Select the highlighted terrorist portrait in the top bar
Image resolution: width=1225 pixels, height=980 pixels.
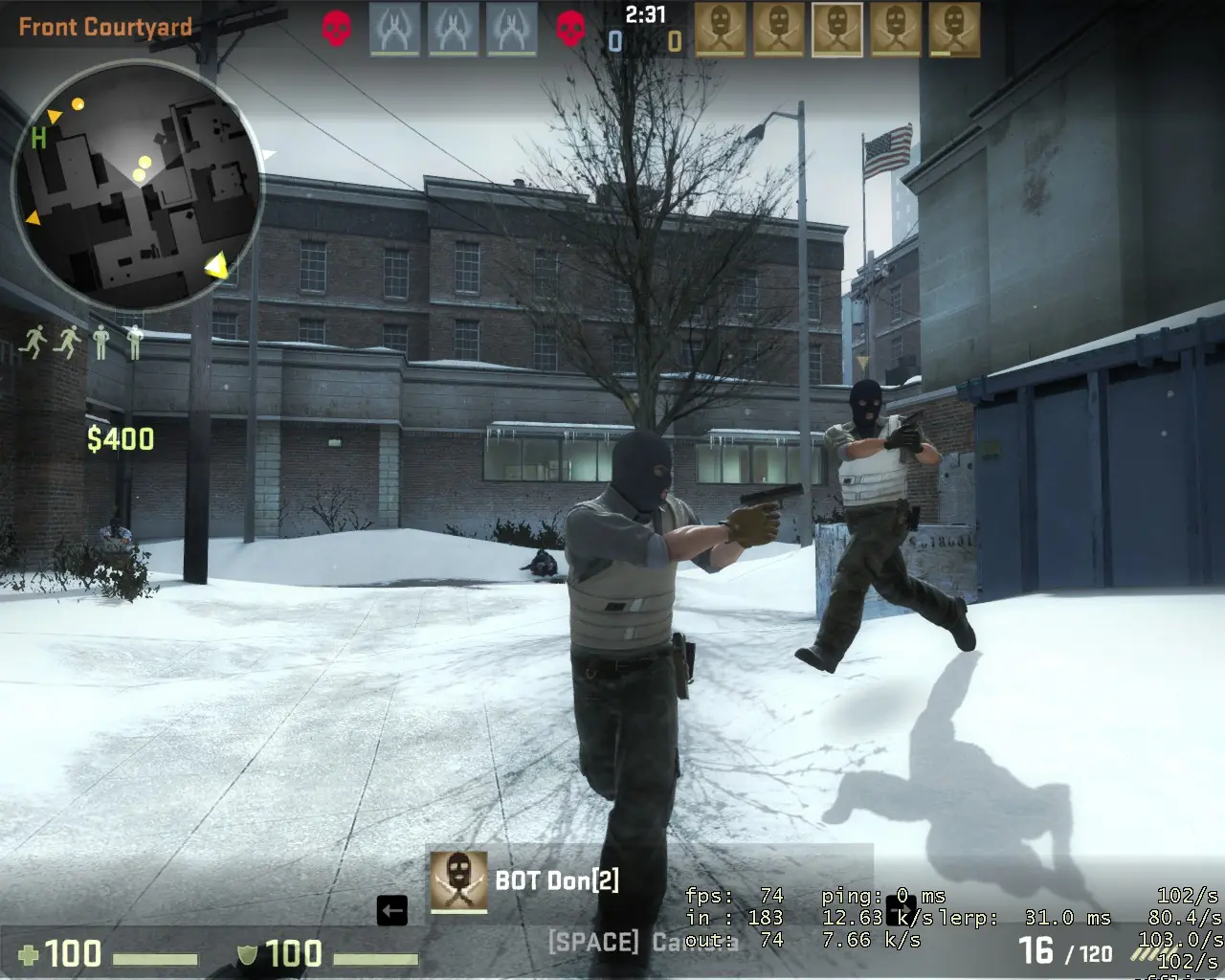pos(837,26)
